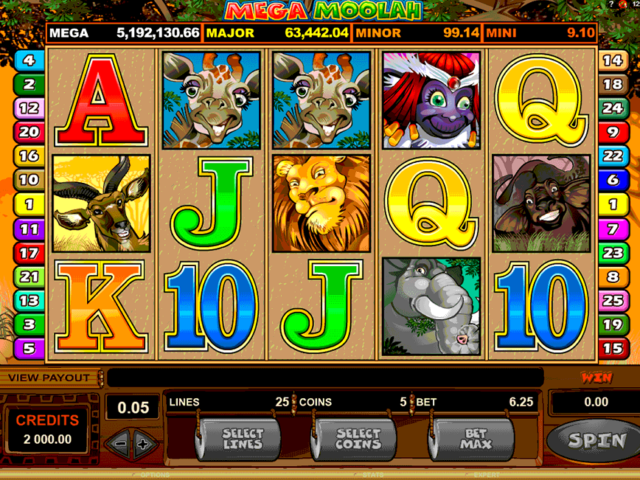Click payline indicator number 17
The height and width of the screenshot is (480, 640).
(x=28, y=253)
